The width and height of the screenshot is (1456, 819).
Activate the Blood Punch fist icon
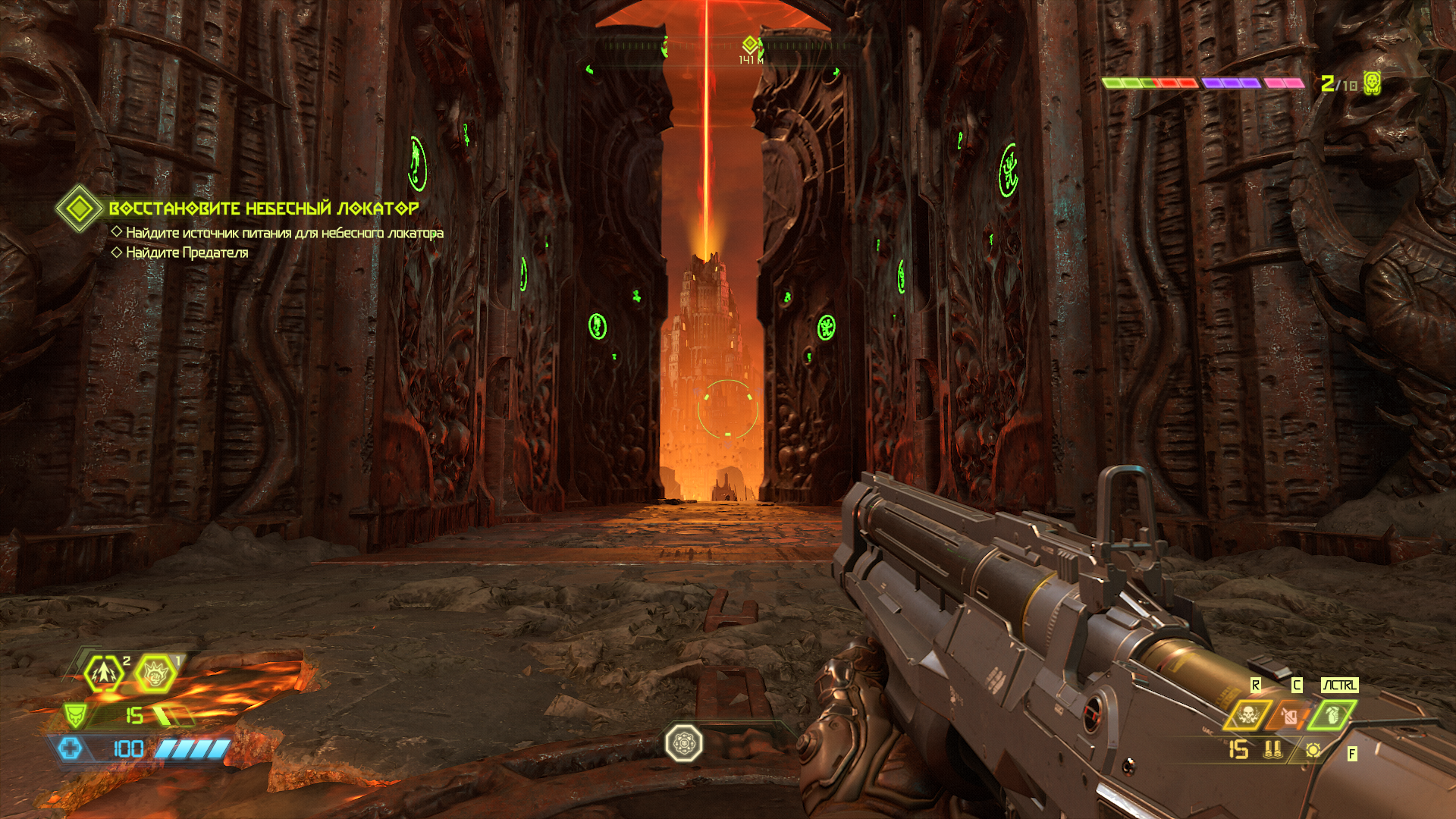tap(155, 672)
